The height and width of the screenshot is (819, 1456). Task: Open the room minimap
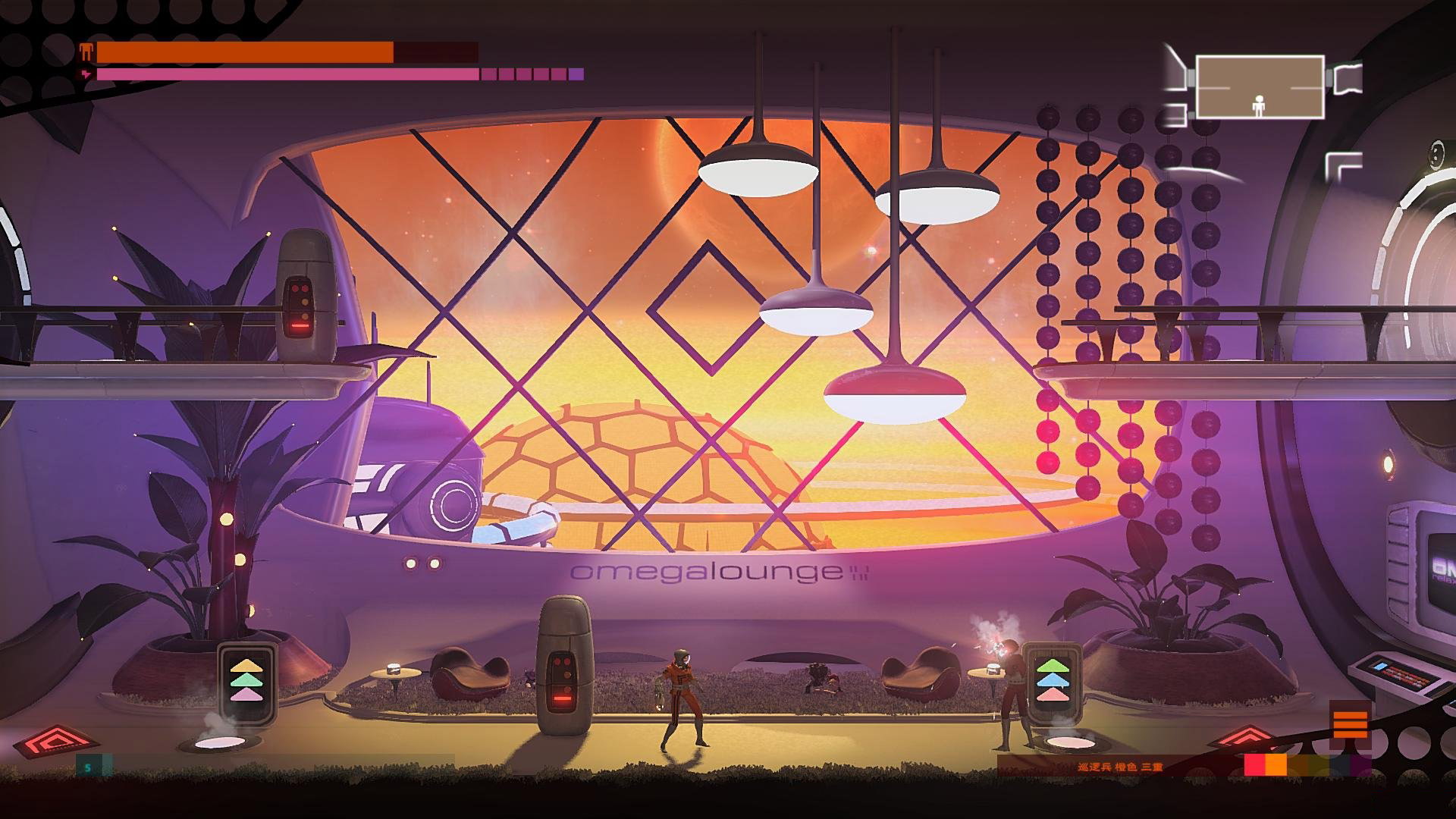(1260, 86)
